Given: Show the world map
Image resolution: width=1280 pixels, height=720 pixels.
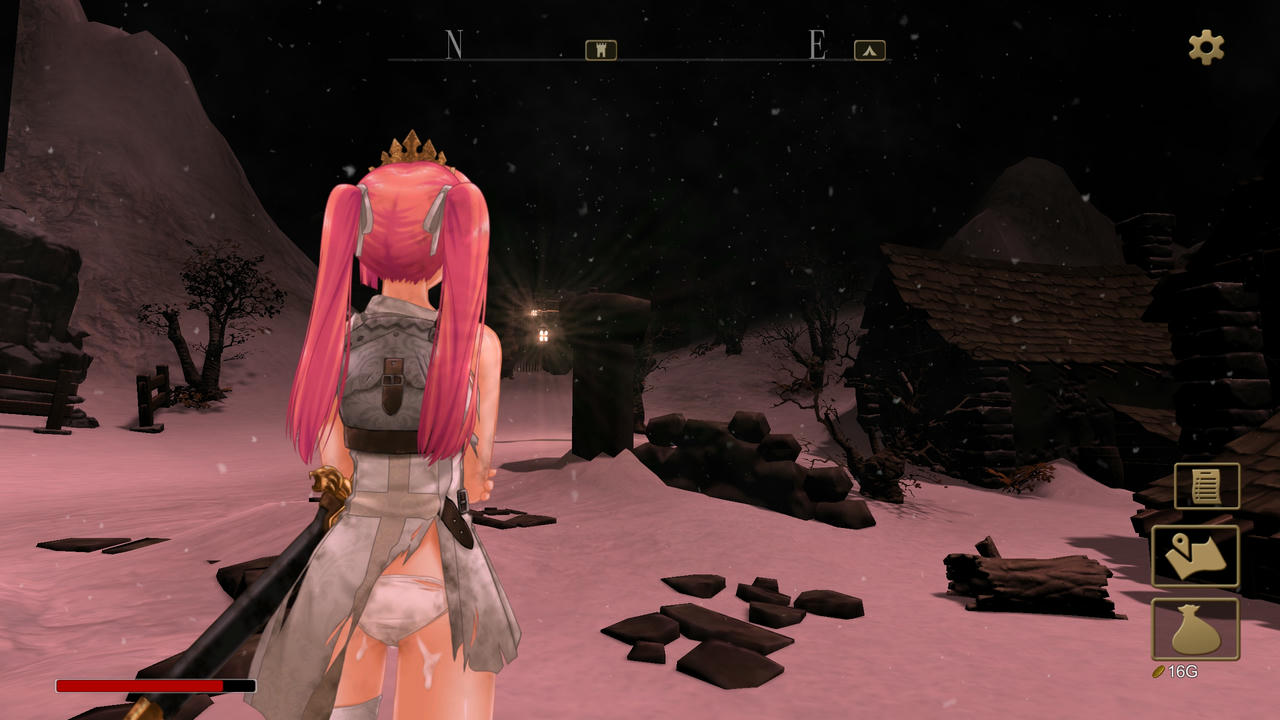Looking at the screenshot, I should pyautogui.click(x=1195, y=556).
